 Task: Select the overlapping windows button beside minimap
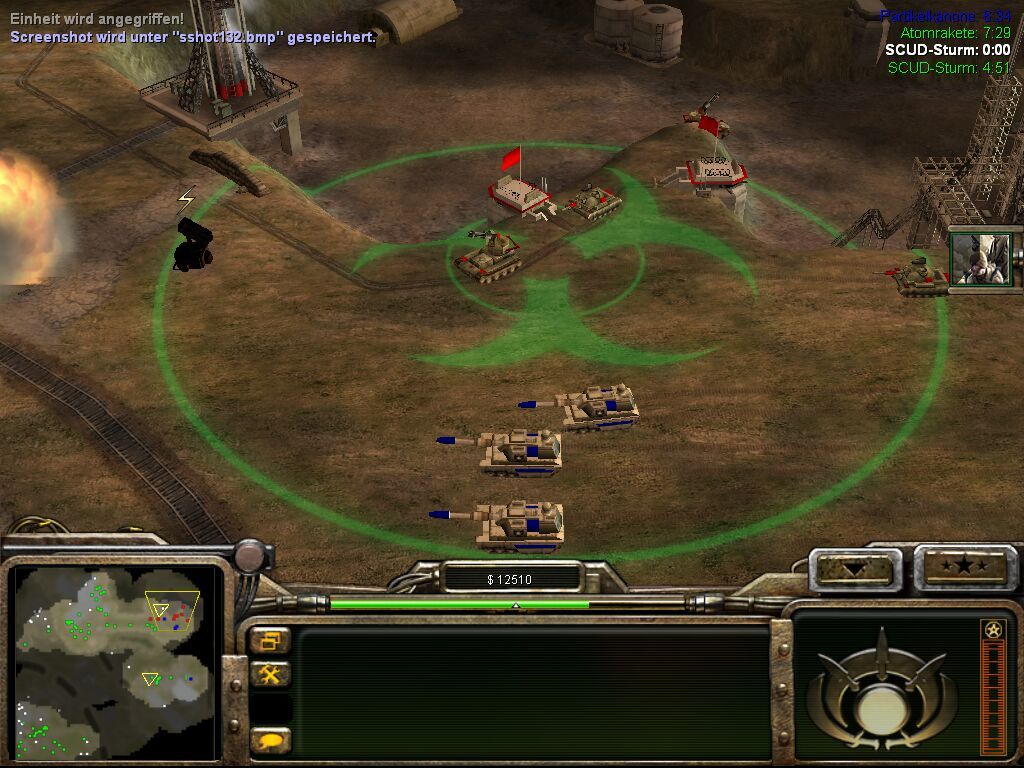tap(270, 640)
